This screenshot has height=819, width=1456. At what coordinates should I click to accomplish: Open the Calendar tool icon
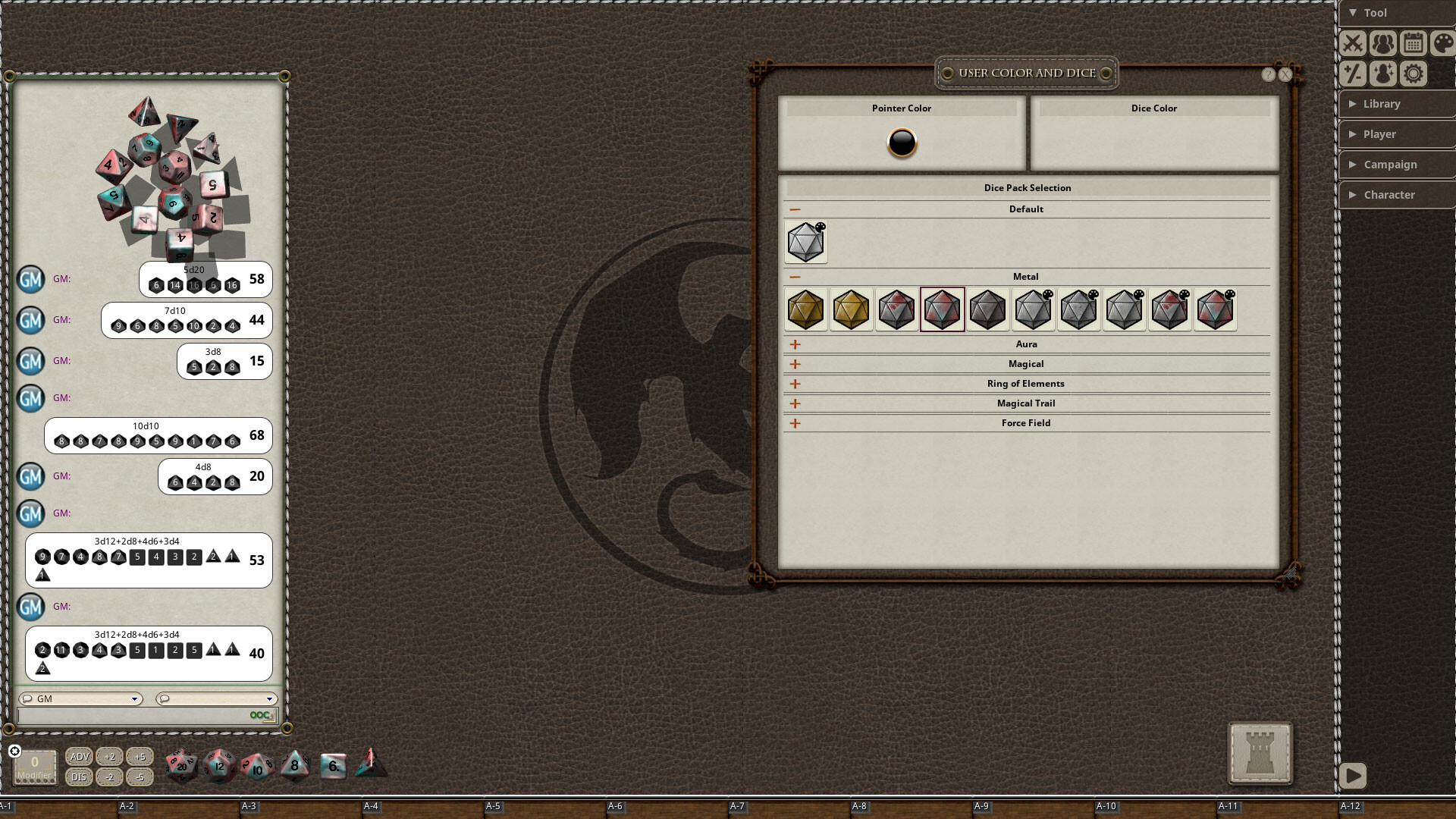coord(1413,43)
